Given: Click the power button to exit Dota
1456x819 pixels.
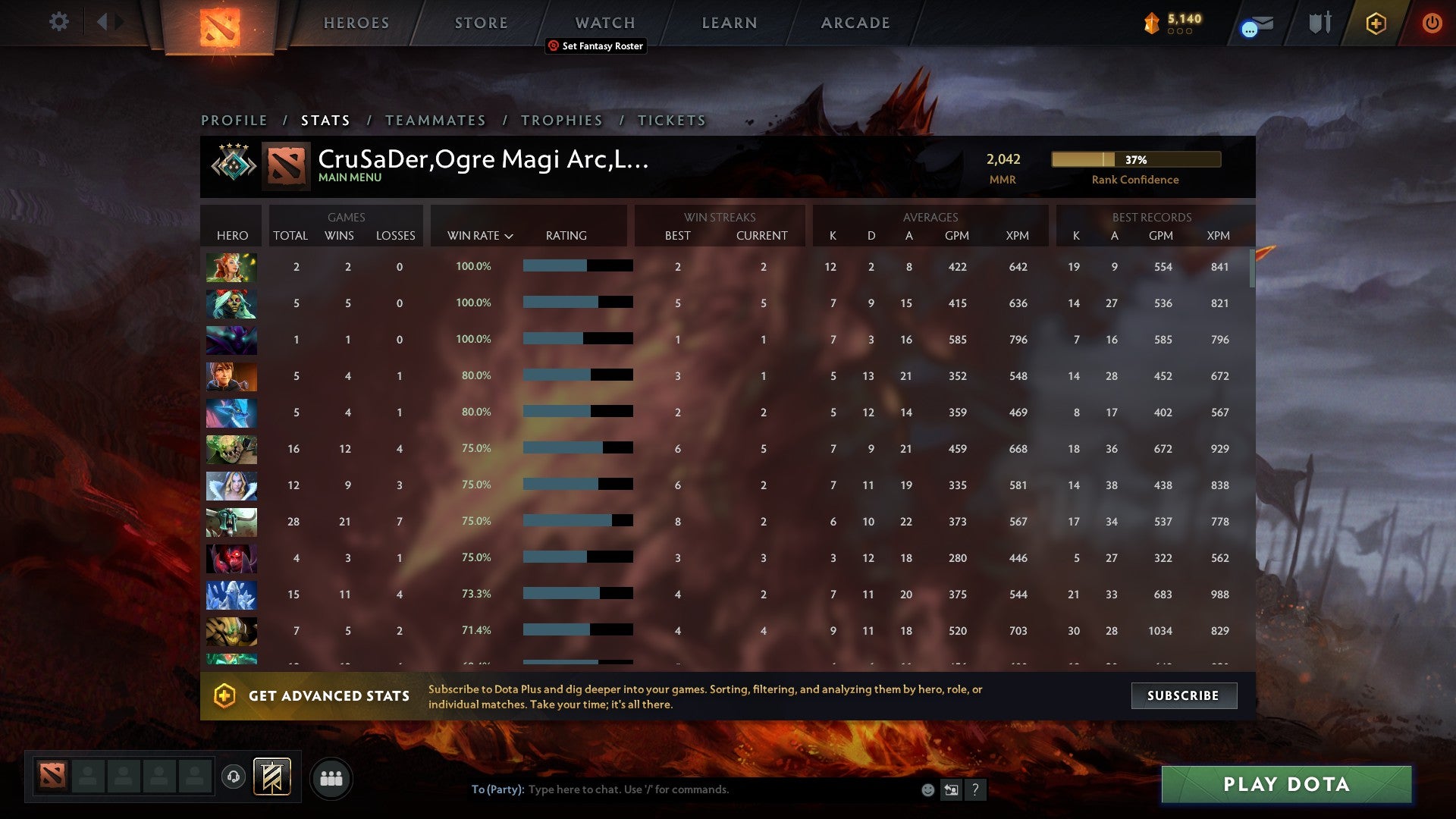Looking at the screenshot, I should [1432, 23].
